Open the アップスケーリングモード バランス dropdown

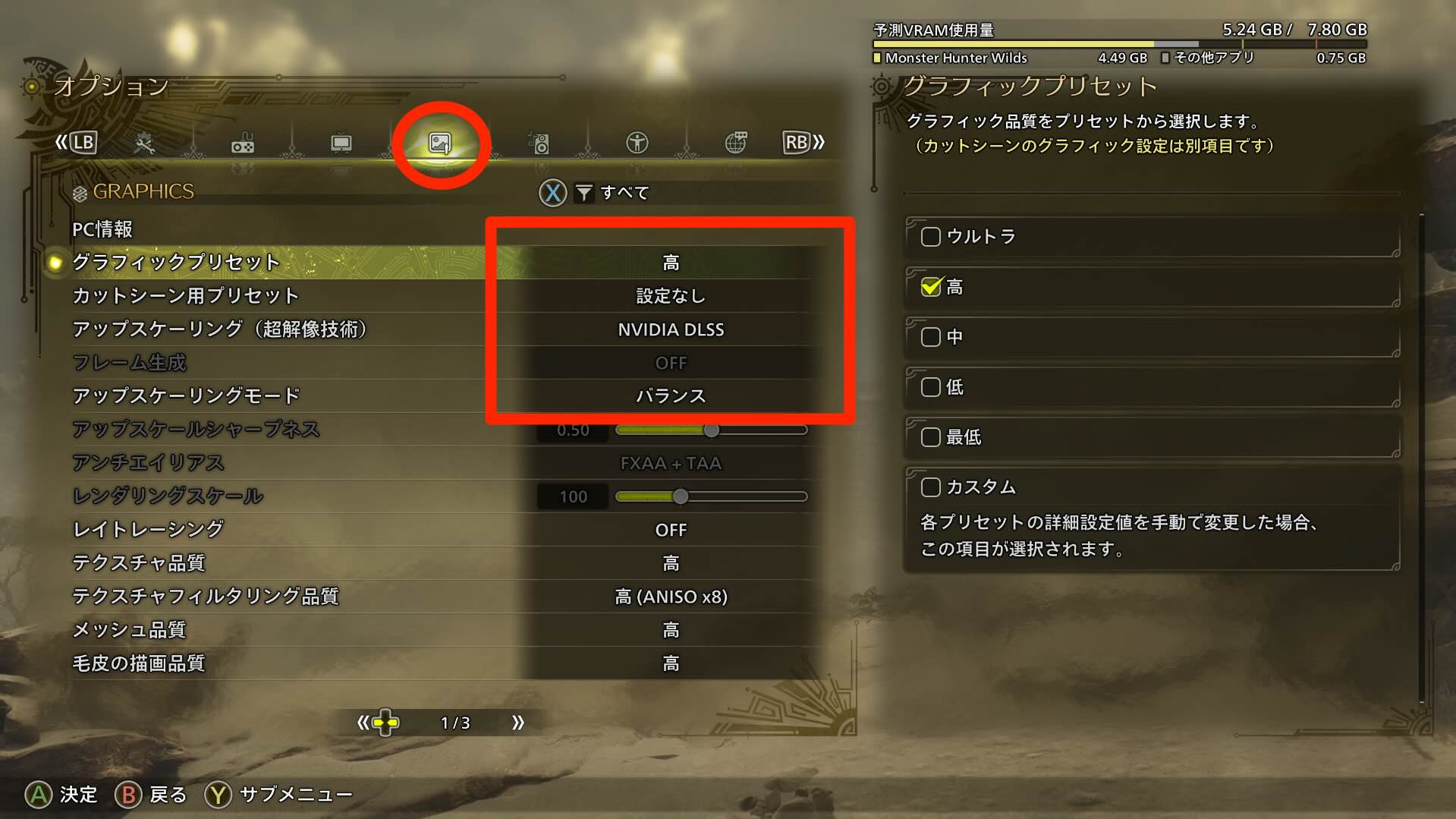point(668,395)
